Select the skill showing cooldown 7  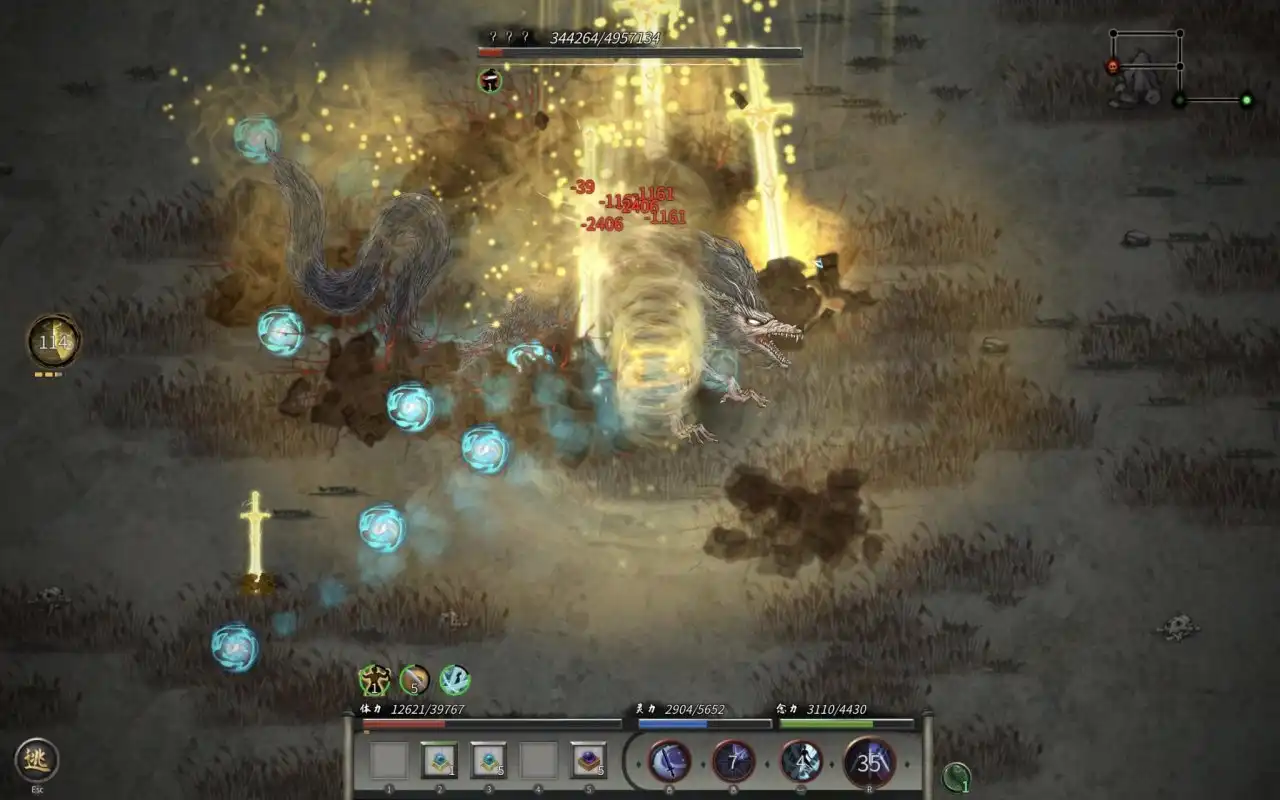(734, 762)
